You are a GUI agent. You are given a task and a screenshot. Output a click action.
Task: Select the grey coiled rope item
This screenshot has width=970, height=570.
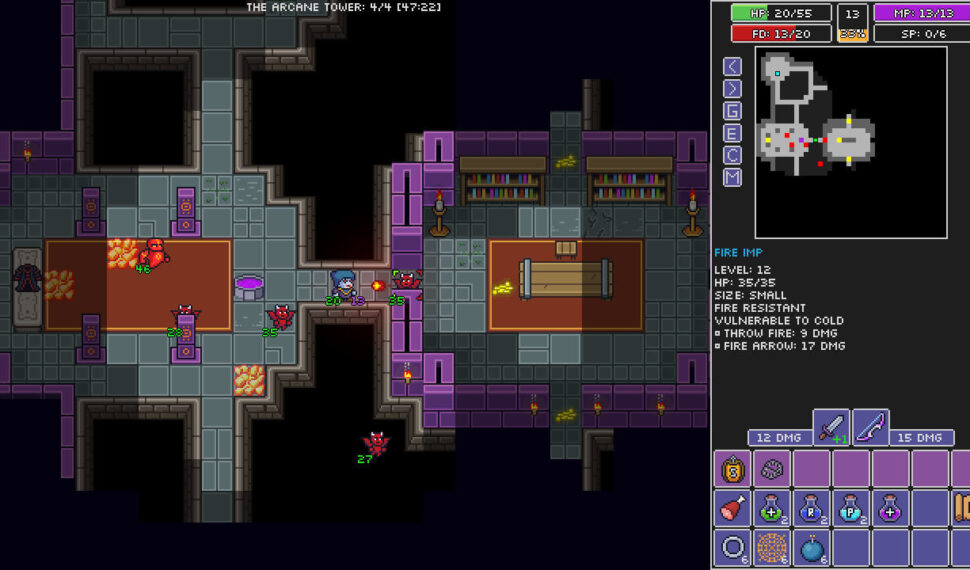(773, 469)
